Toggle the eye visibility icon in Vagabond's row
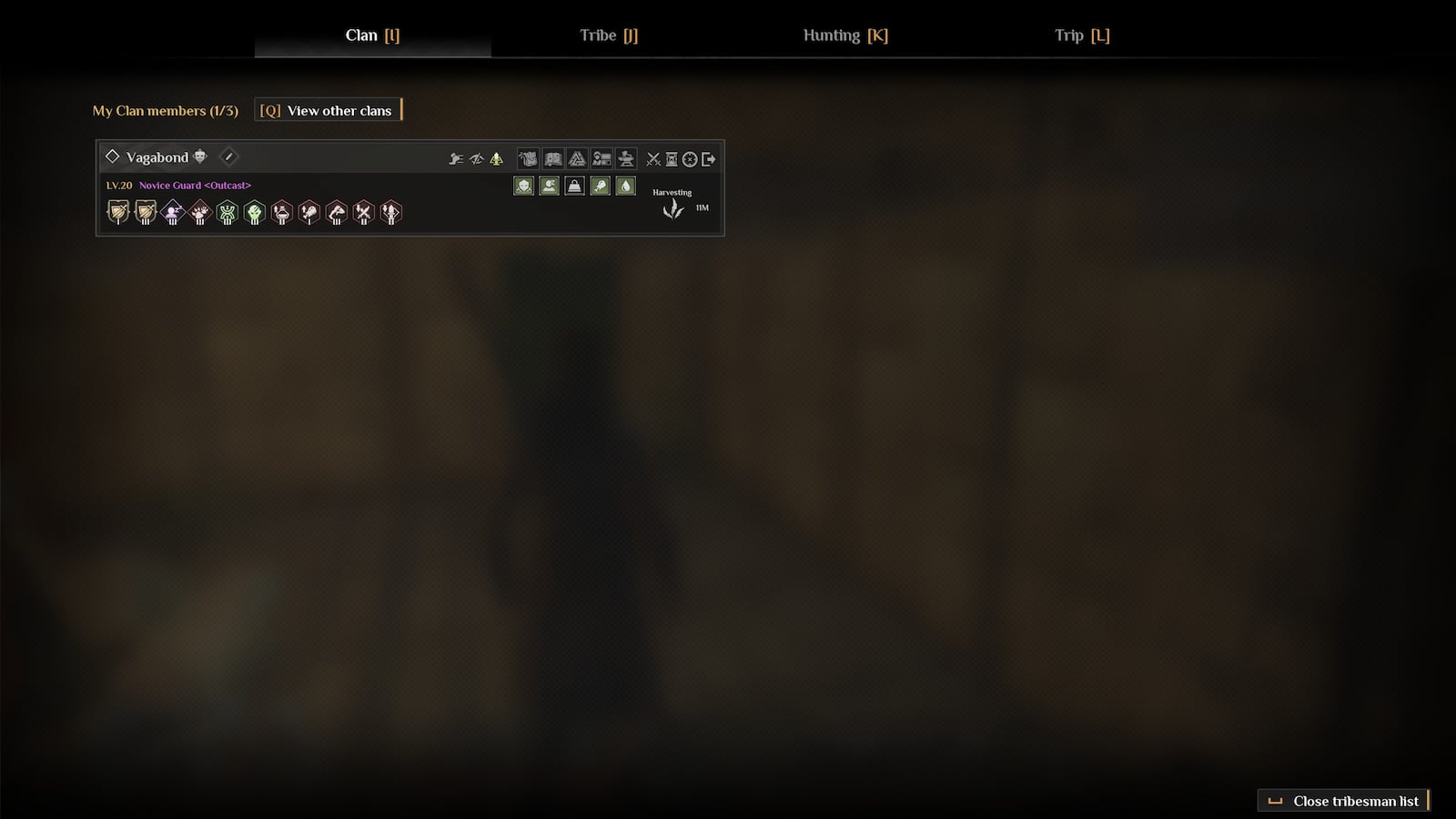 coord(477,157)
